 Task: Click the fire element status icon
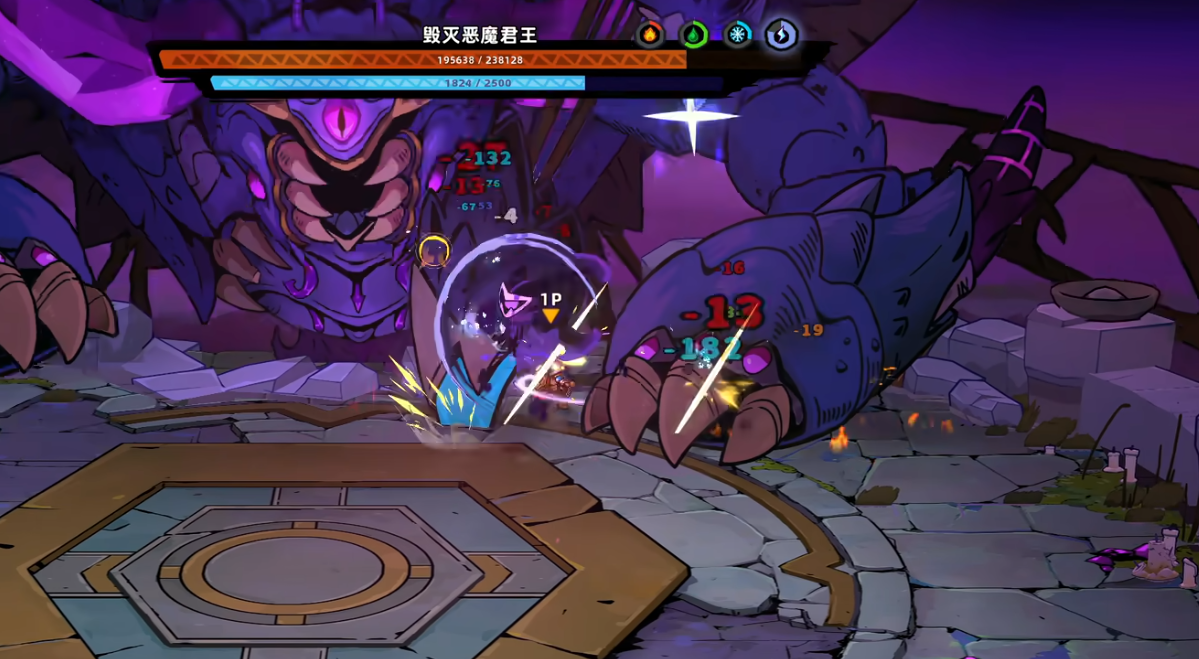tap(650, 35)
